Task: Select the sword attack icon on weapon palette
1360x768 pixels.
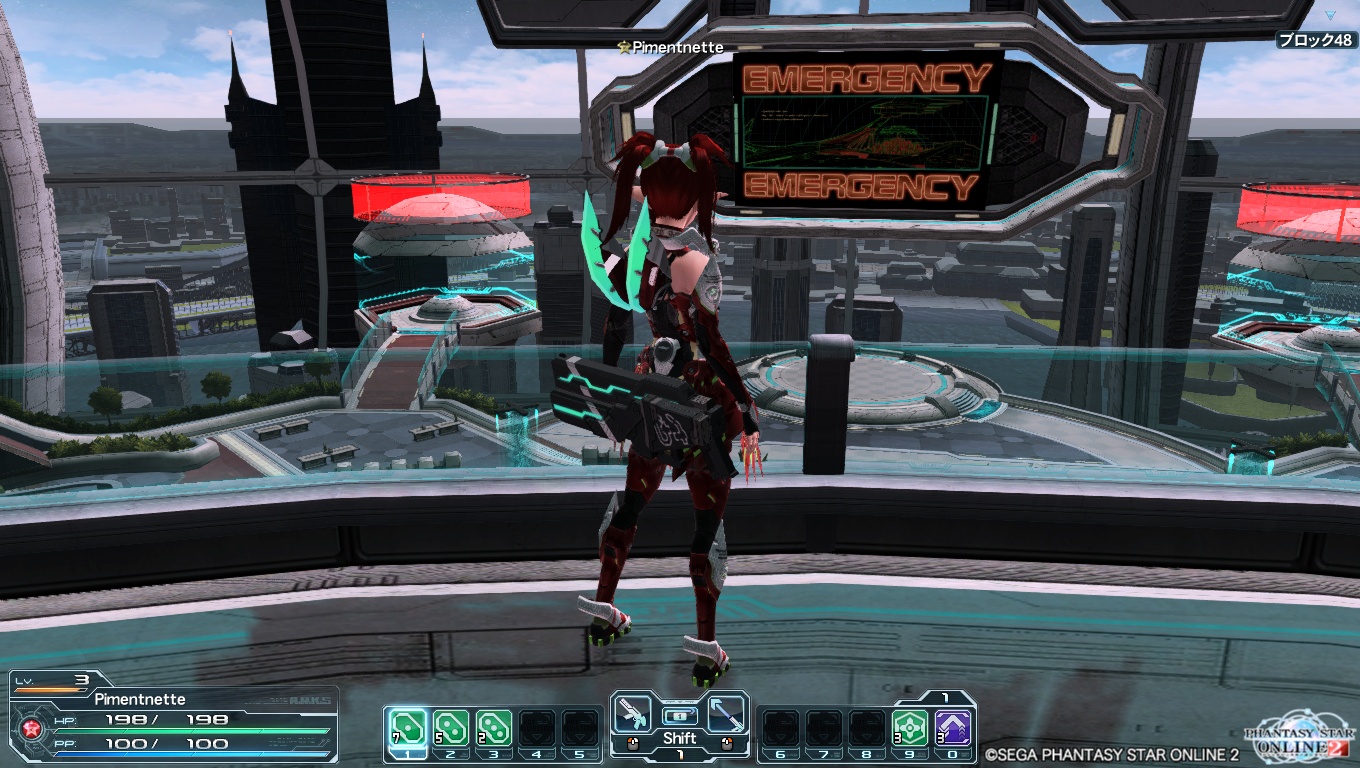Action: coord(727,714)
